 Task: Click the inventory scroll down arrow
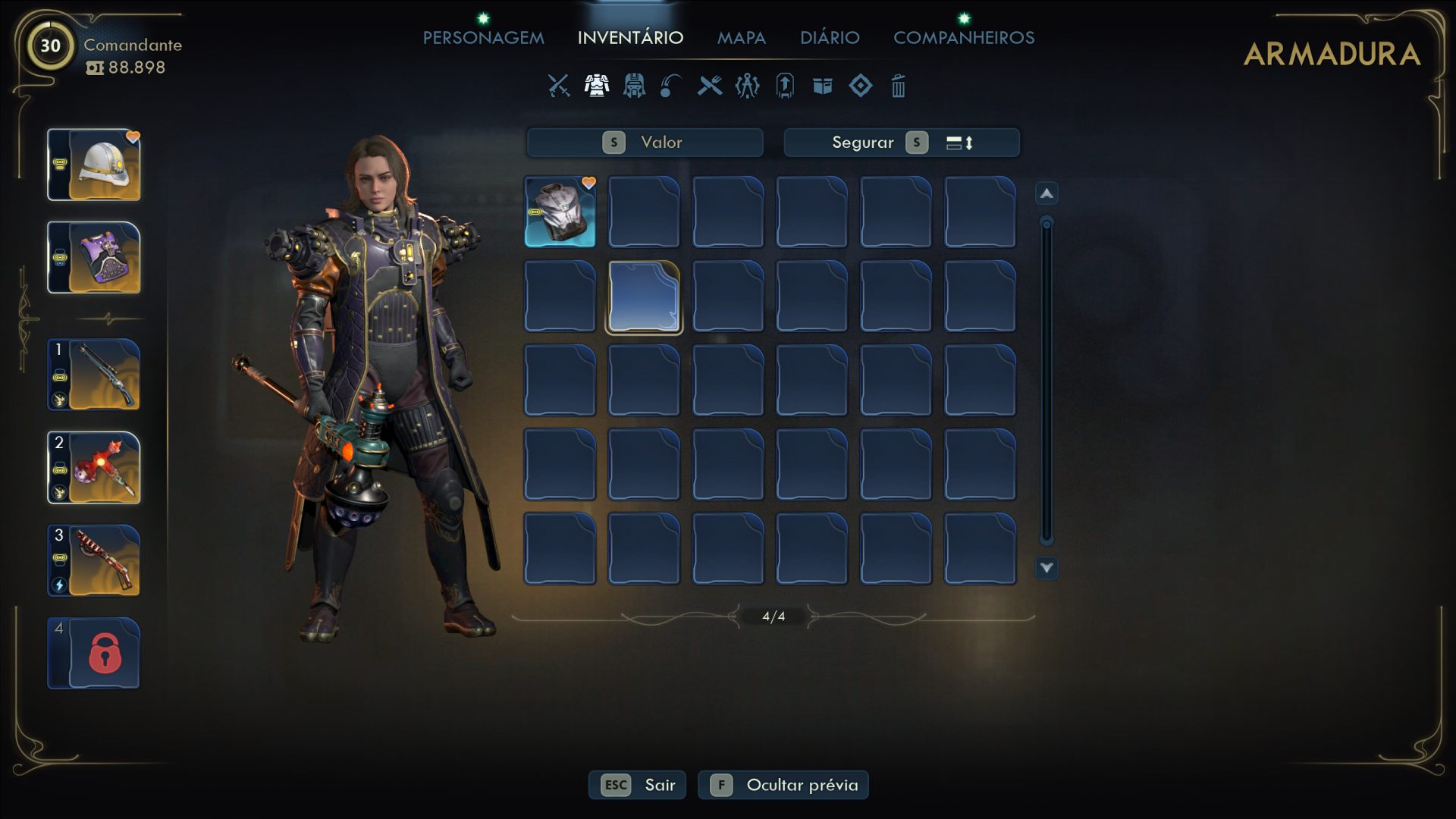pos(1046,567)
